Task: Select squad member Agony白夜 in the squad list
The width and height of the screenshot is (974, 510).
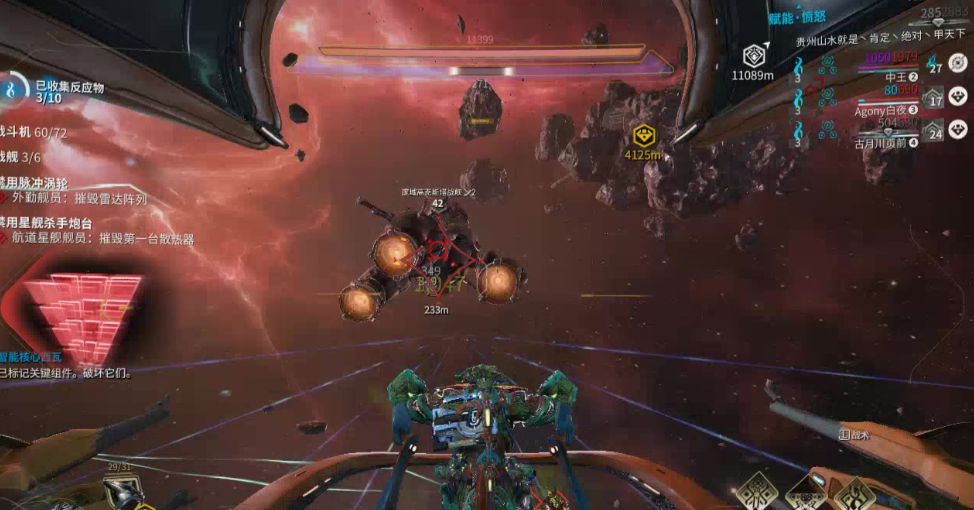Action: (x=885, y=110)
